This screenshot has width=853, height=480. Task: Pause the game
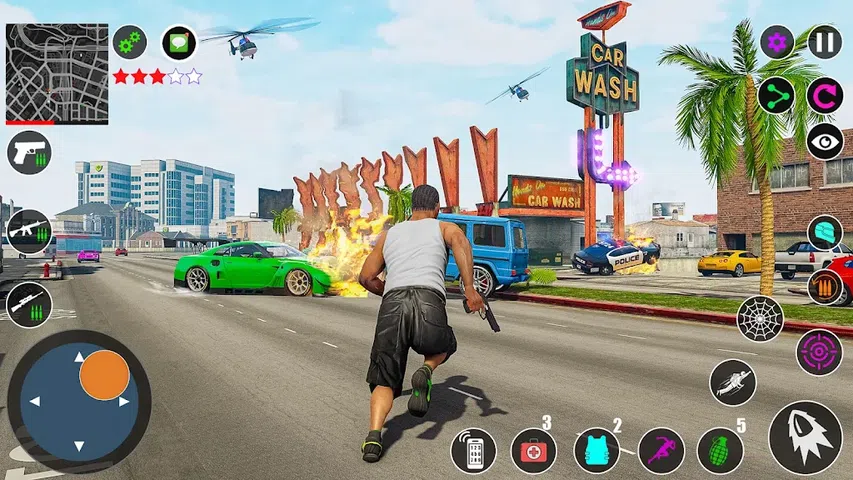tap(825, 42)
